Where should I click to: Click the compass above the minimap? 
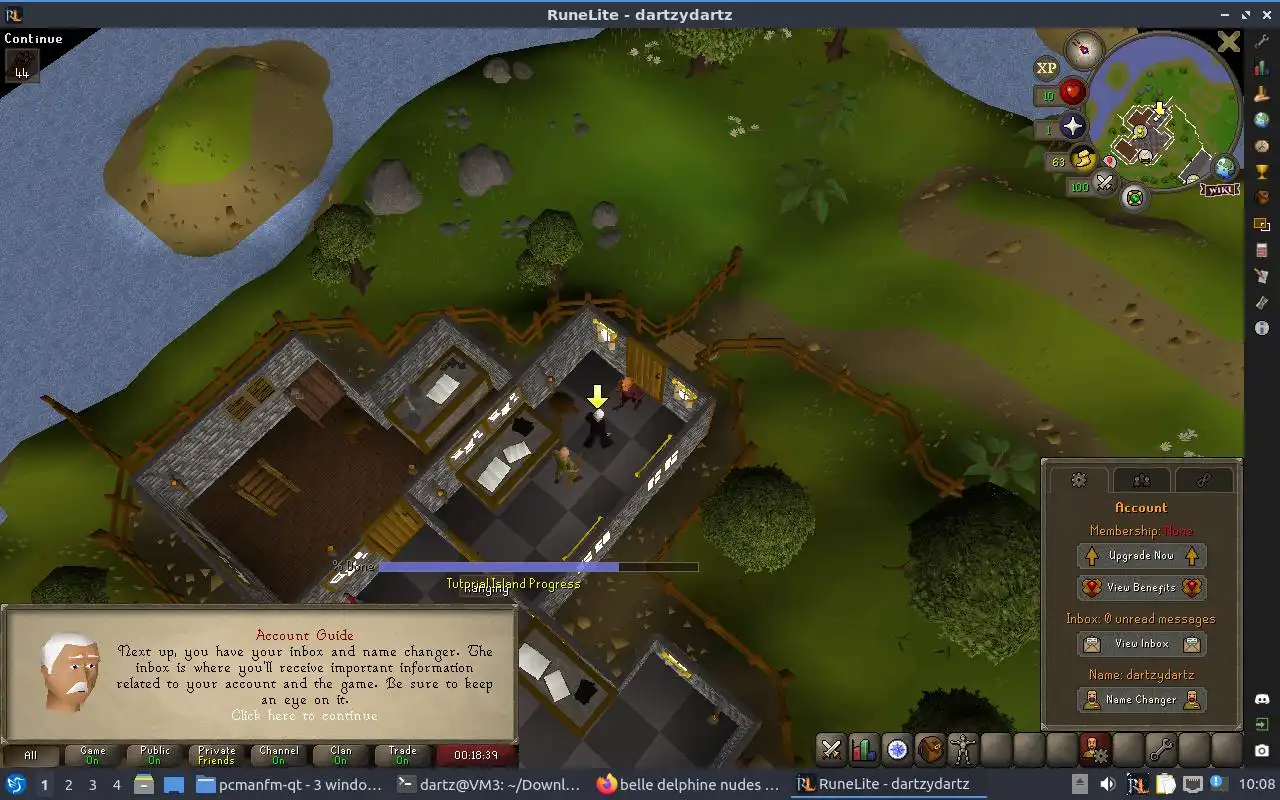pos(1084,48)
